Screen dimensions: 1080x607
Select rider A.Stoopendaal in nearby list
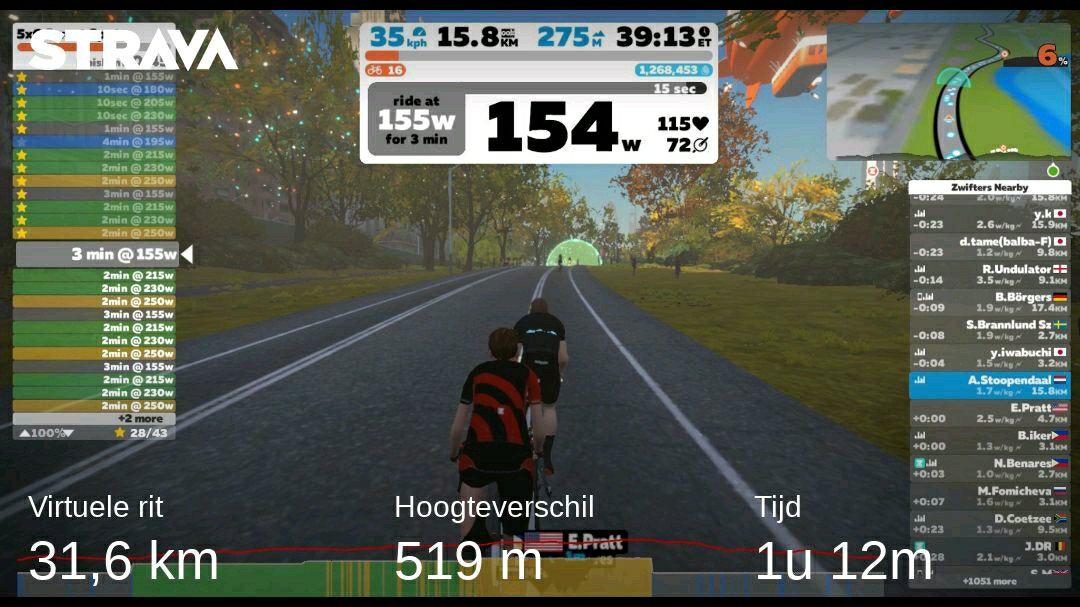989,385
